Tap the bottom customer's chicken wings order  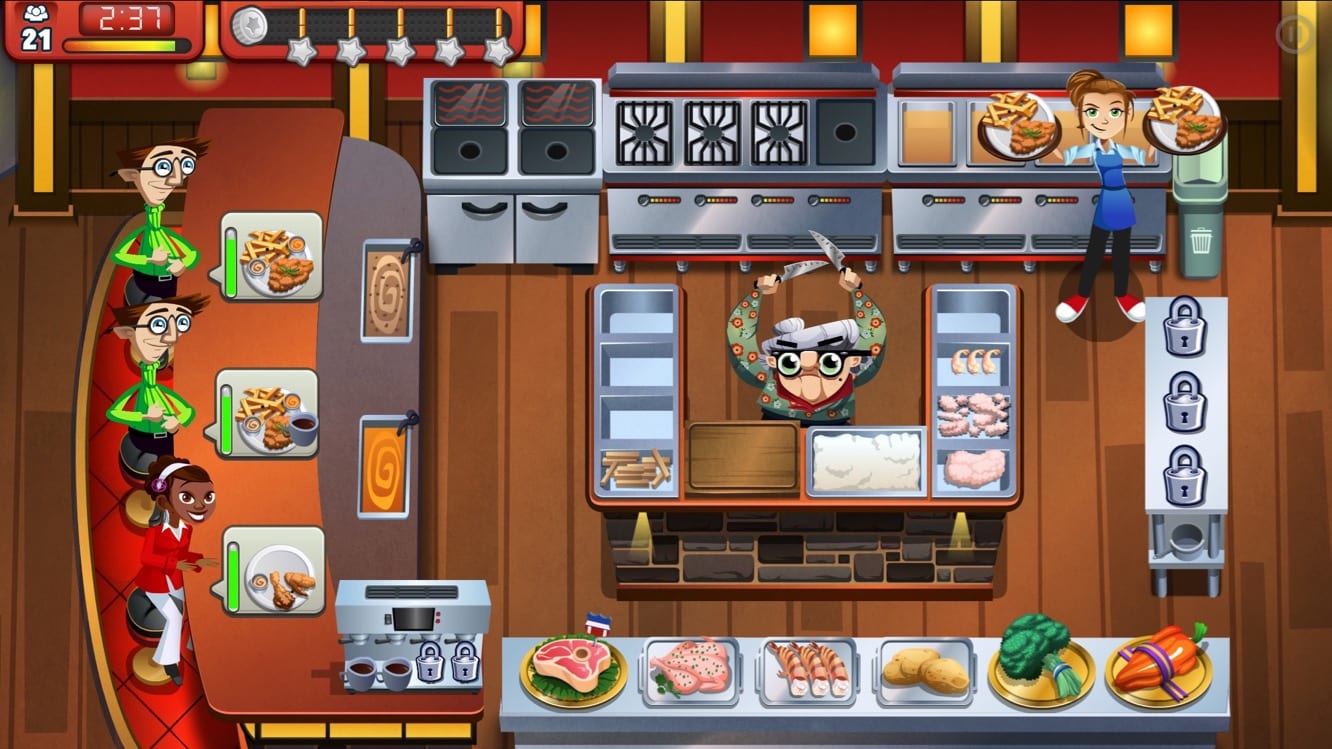click(x=272, y=568)
